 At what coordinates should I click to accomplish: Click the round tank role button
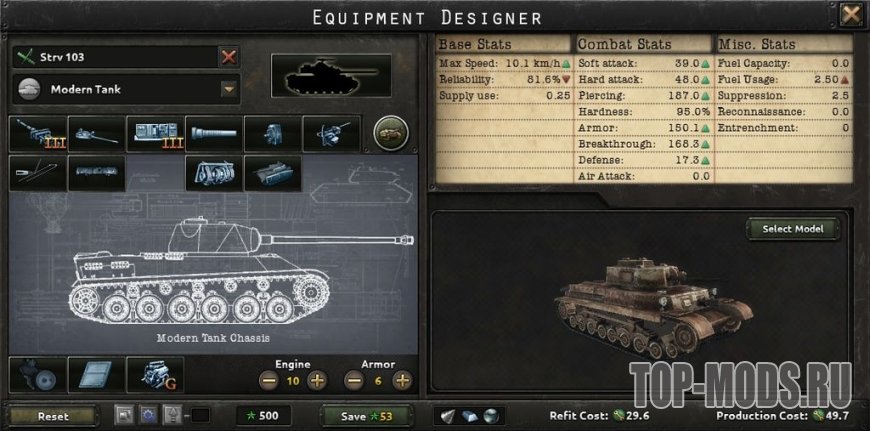pyautogui.click(x=389, y=133)
